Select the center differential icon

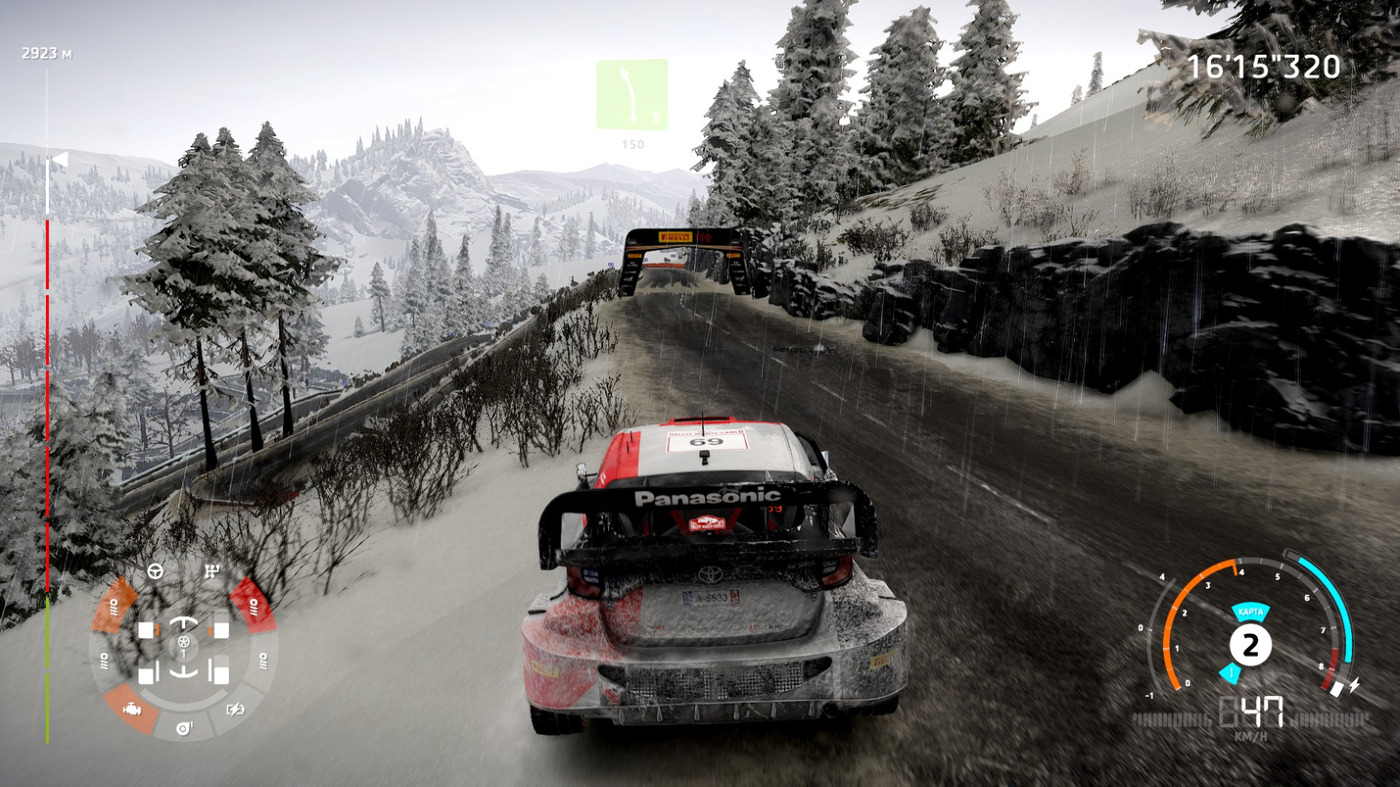pos(183,643)
